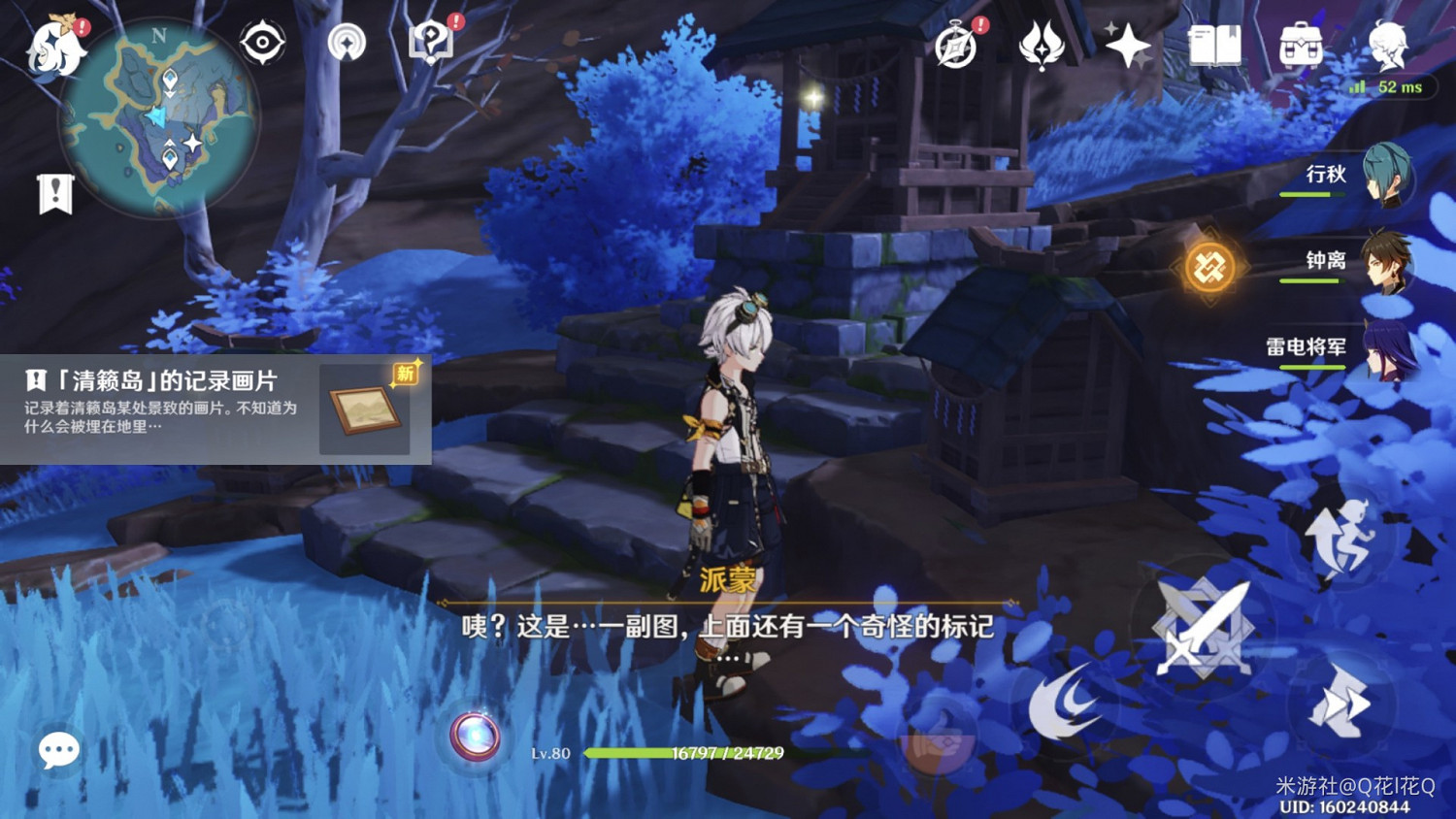Open the Inventory backpack icon
The height and width of the screenshot is (819, 1456).
pyautogui.click(x=1302, y=43)
